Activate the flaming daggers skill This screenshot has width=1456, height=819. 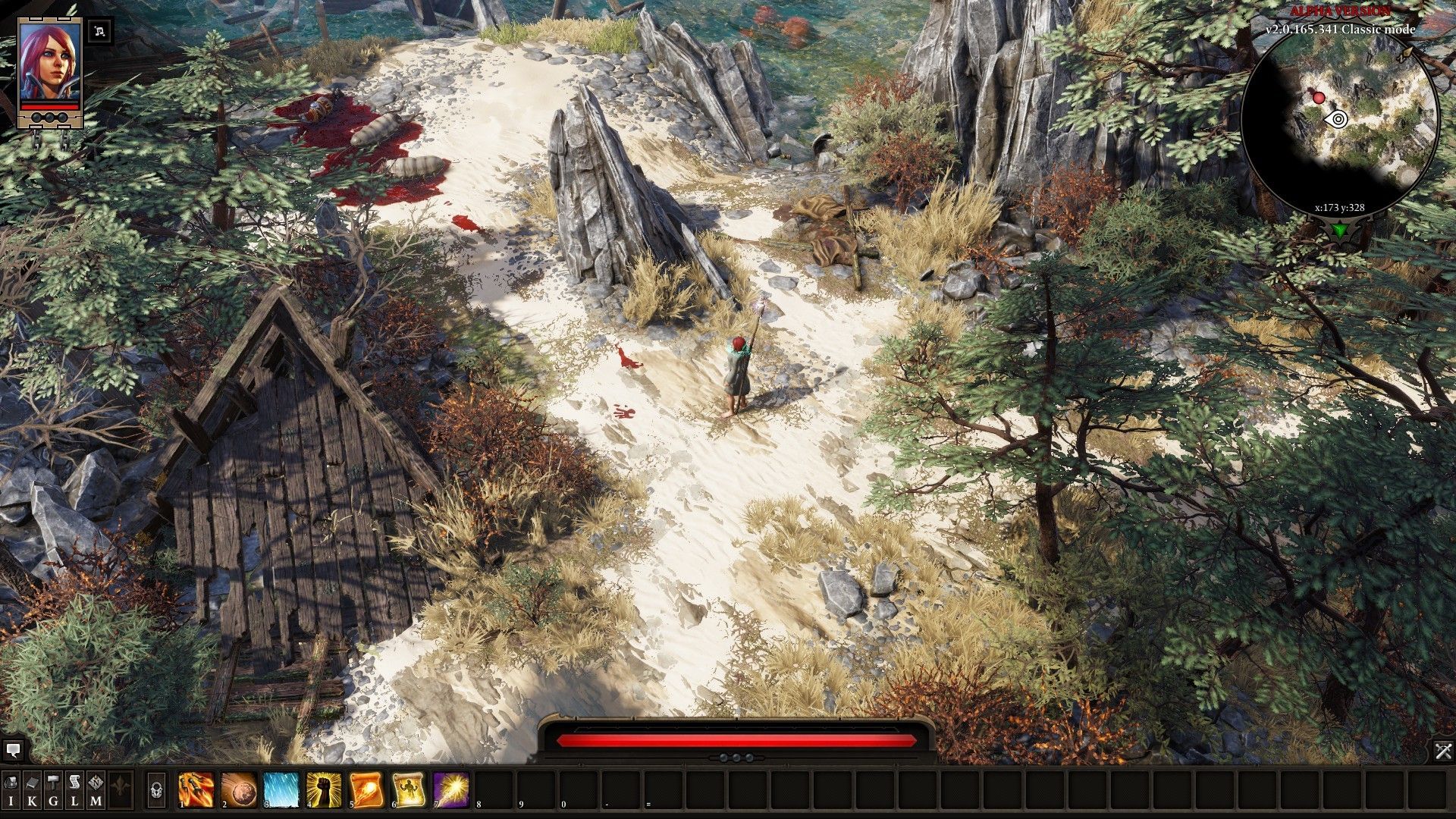(196, 789)
